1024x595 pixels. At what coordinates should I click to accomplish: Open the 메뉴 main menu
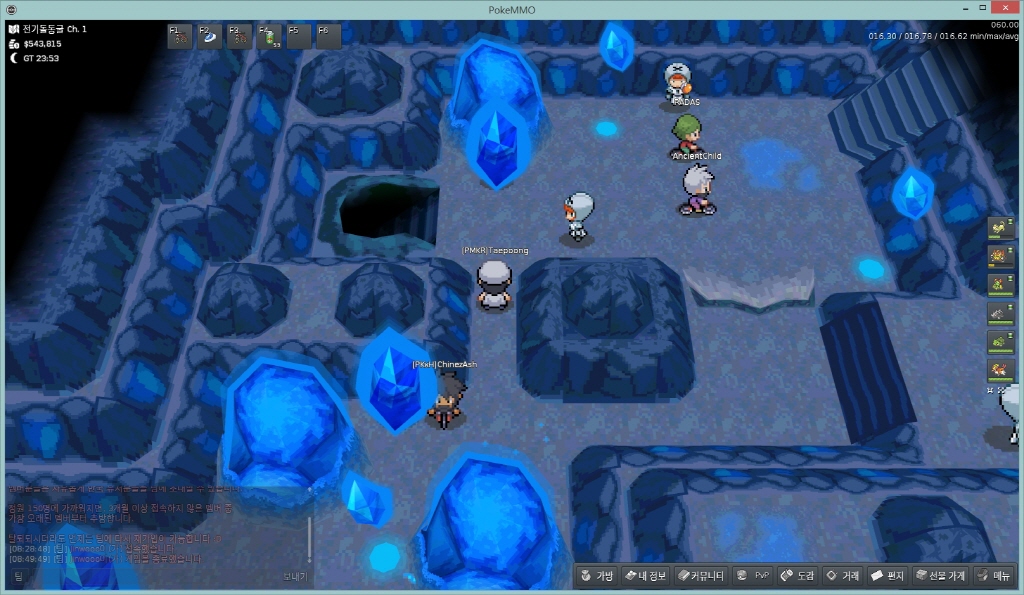993,576
